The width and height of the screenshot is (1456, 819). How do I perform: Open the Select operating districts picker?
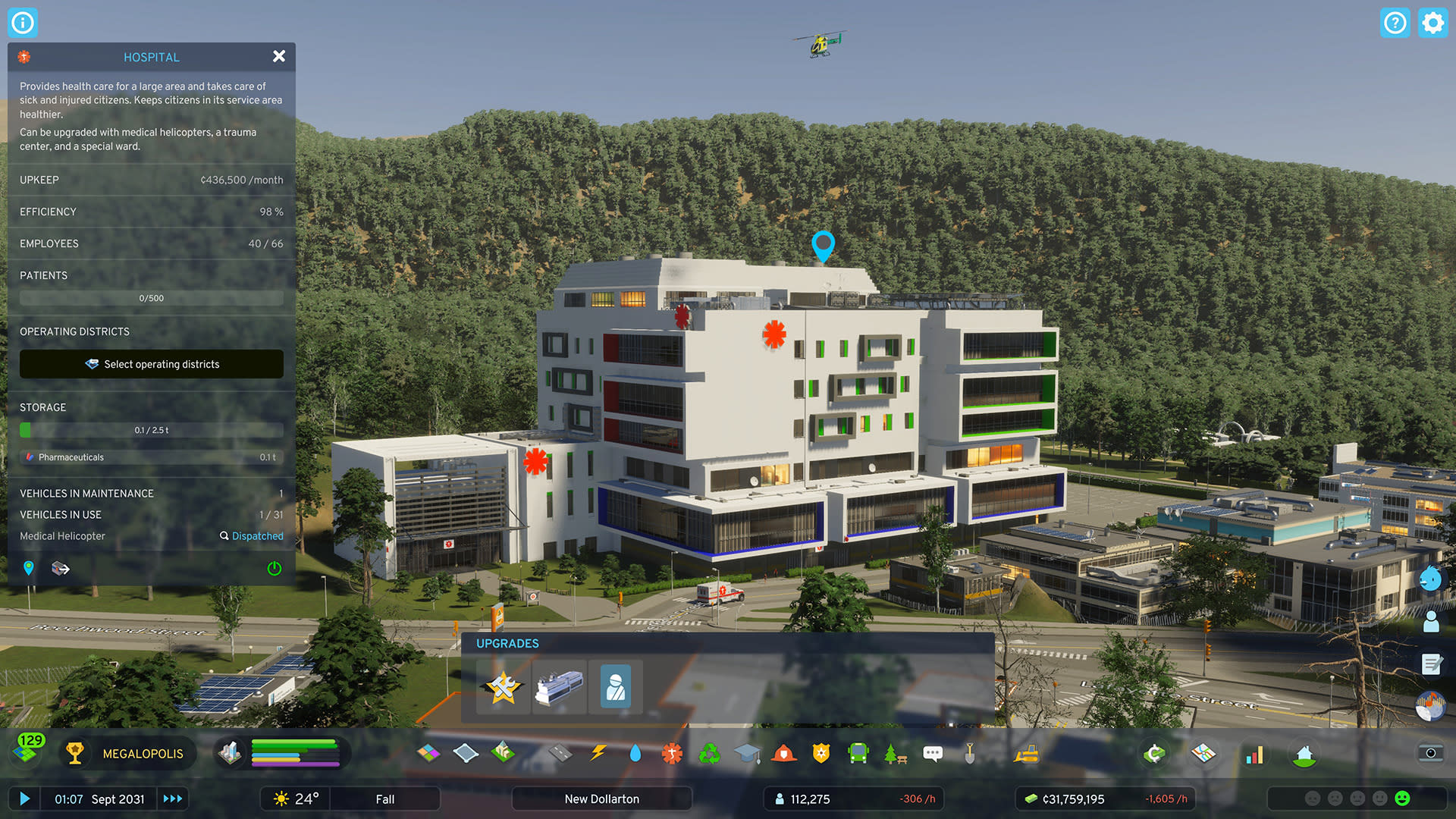tap(151, 364)
